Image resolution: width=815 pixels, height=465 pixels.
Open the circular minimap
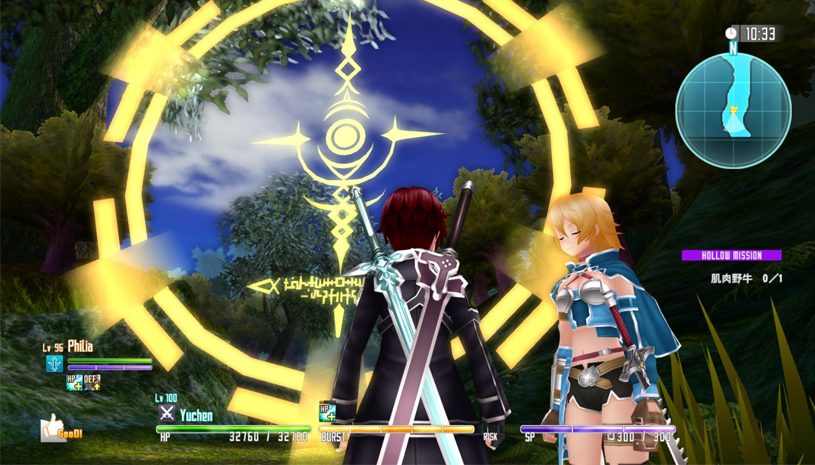(x=733, y=109)
